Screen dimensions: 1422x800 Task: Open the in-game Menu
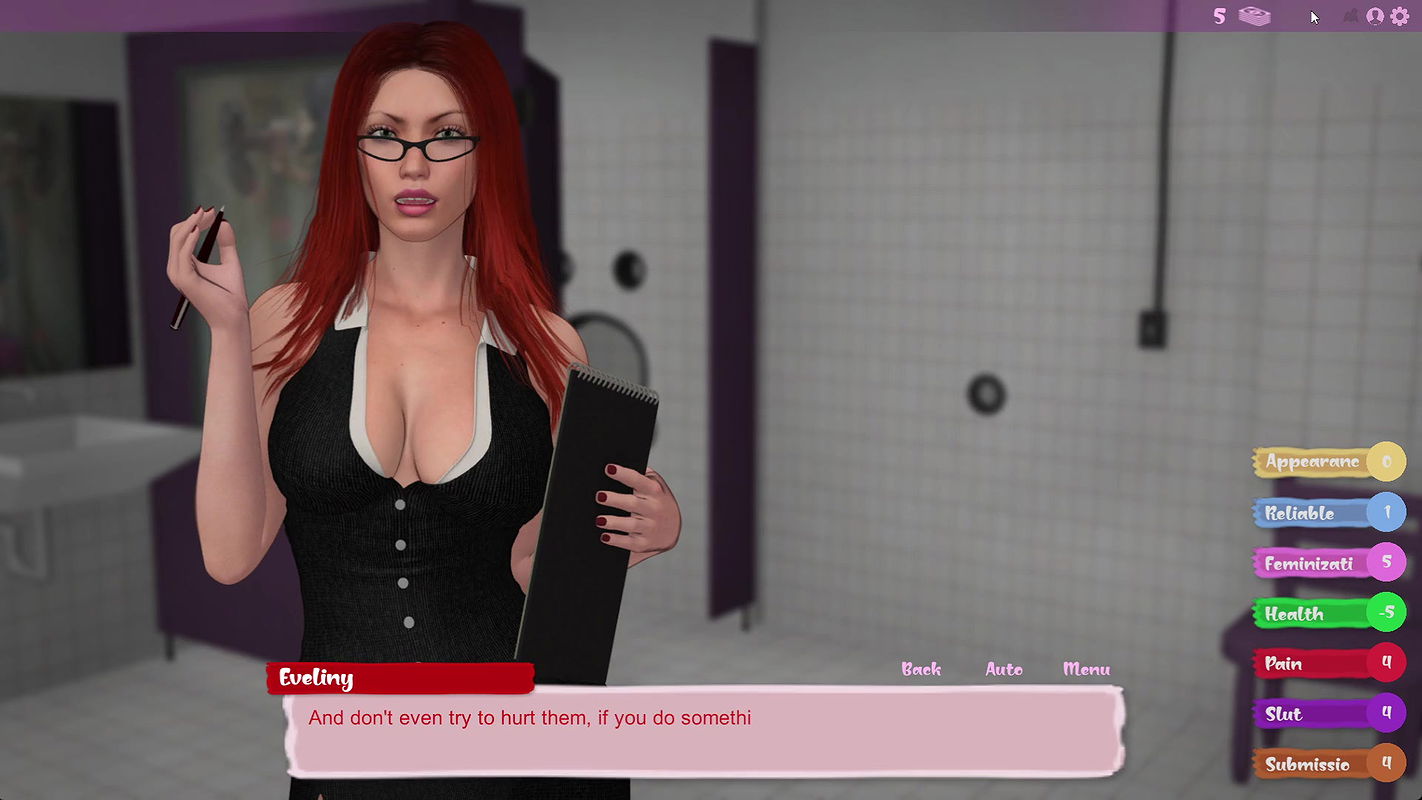1085,670
